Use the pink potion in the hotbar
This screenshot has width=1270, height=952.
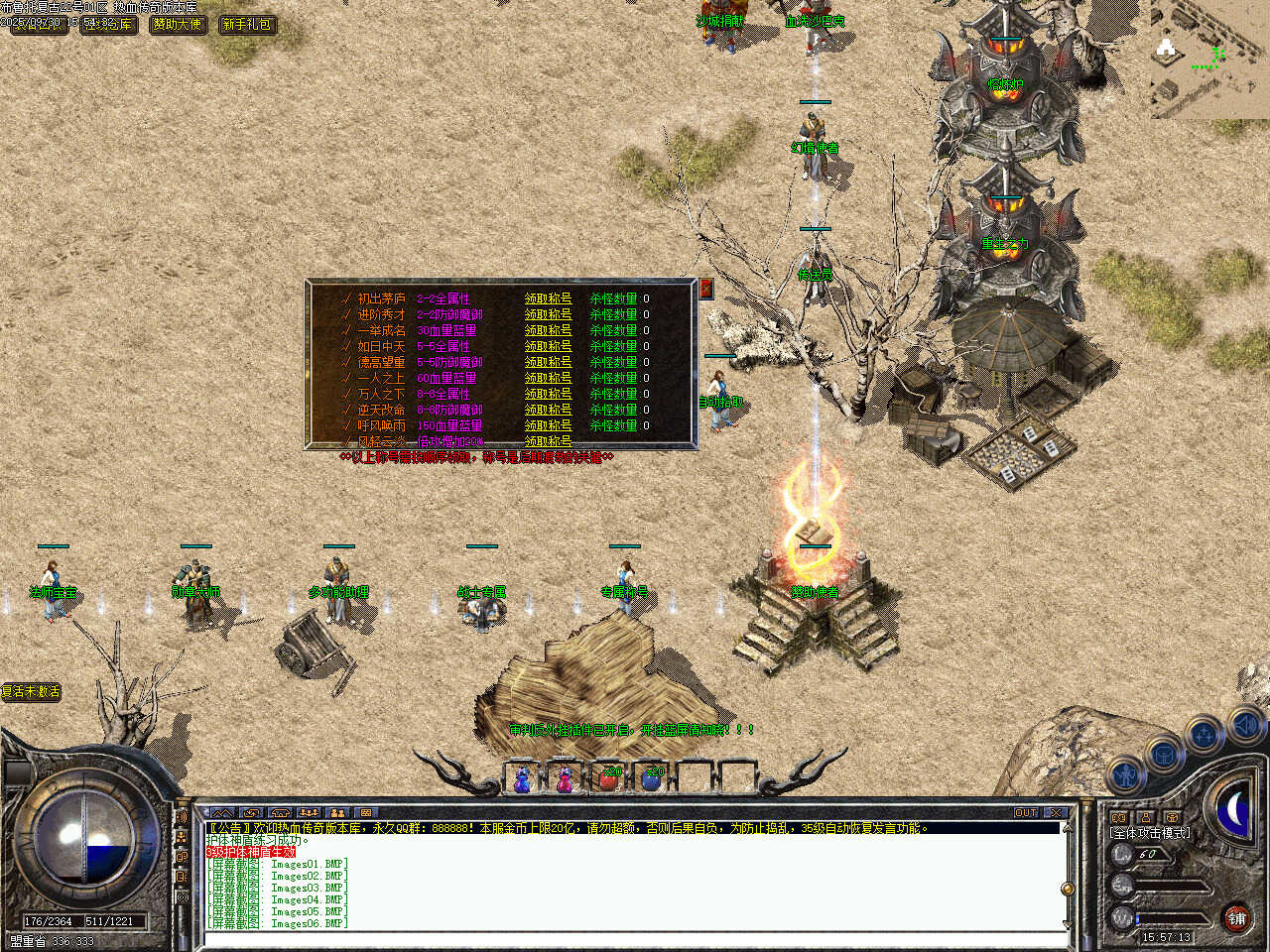pyautogui.click(x=565, y=778)
